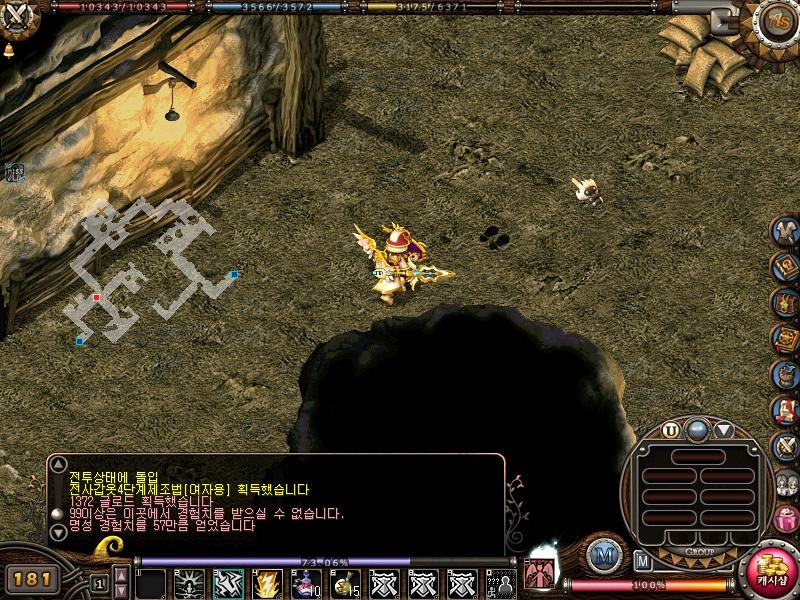Click the blue potion pot side icon
The image size is (800, 600).
(786, 375)
